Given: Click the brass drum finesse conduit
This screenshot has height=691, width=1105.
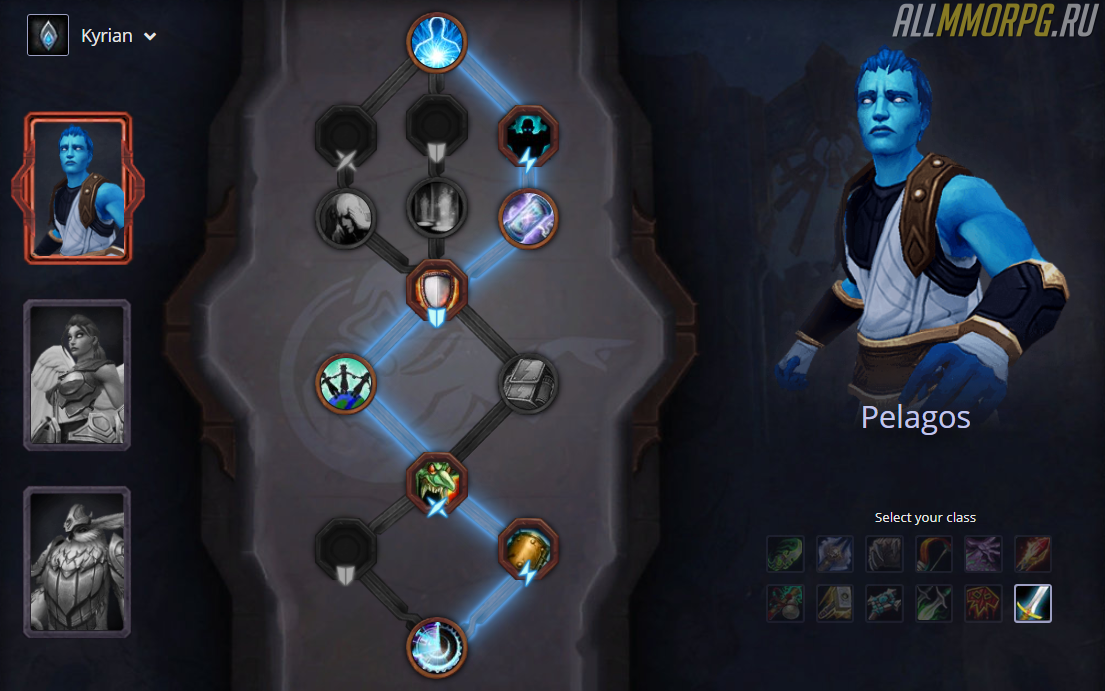Looking at the screenshot, I should [528, 547].
